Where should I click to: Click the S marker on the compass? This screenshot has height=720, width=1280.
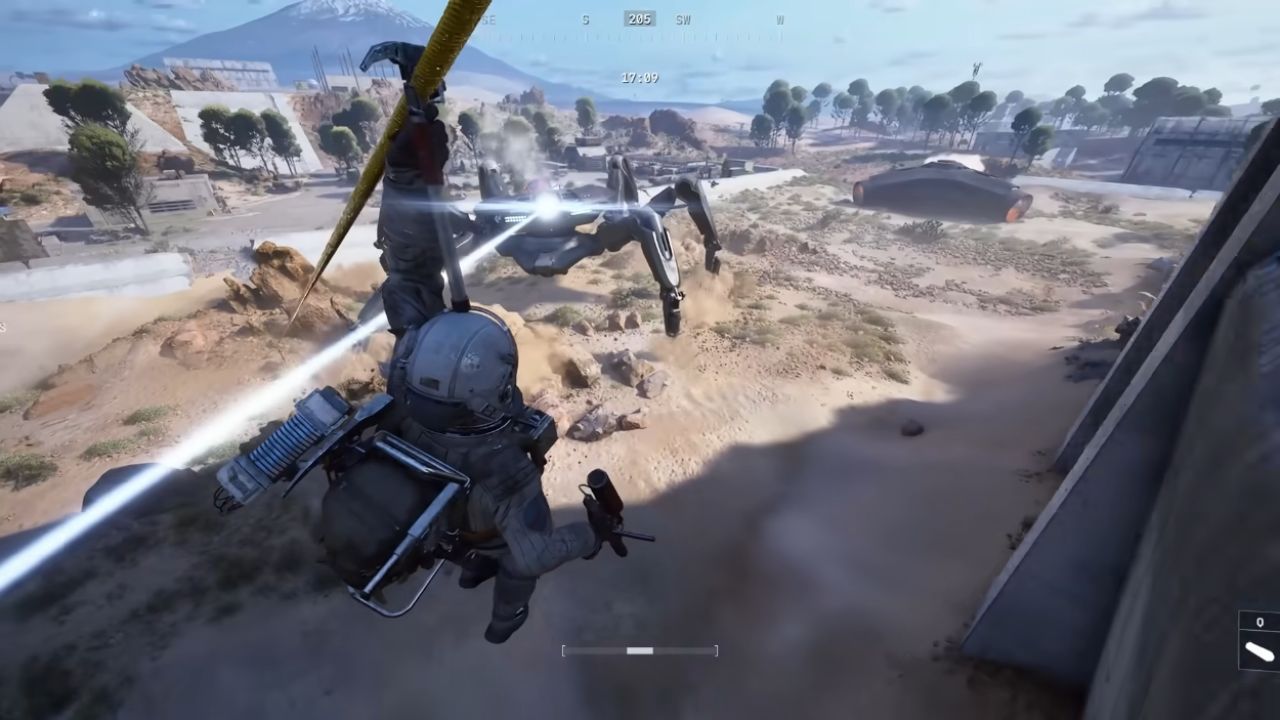(585, 19)
